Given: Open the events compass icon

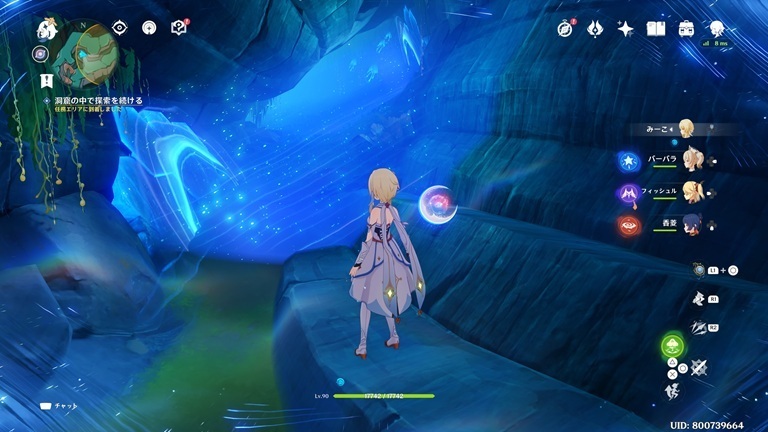Looking at the screenshot, I should [x=566, y=29].
